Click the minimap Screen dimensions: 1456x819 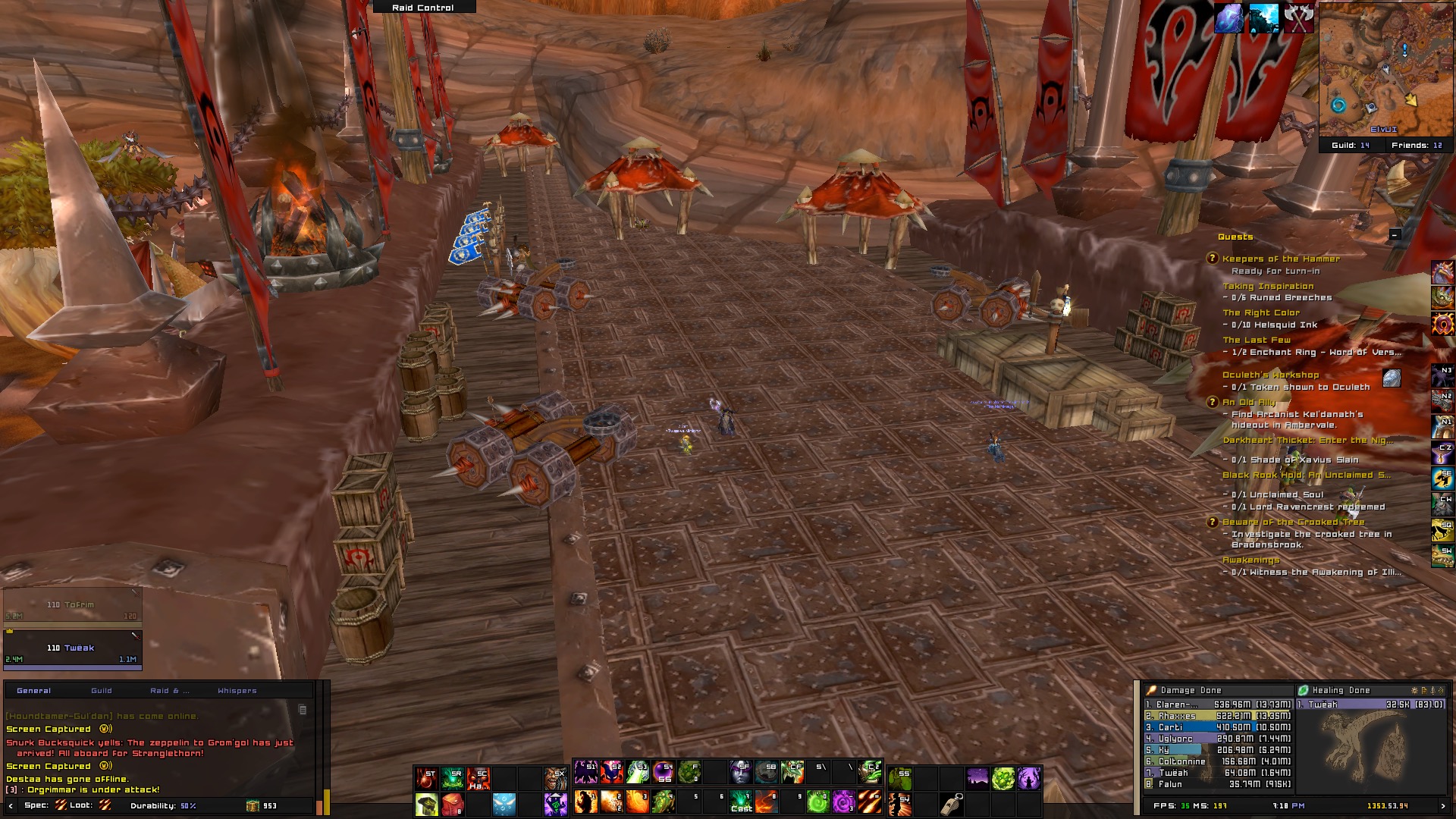click(x=1375, y=68)
